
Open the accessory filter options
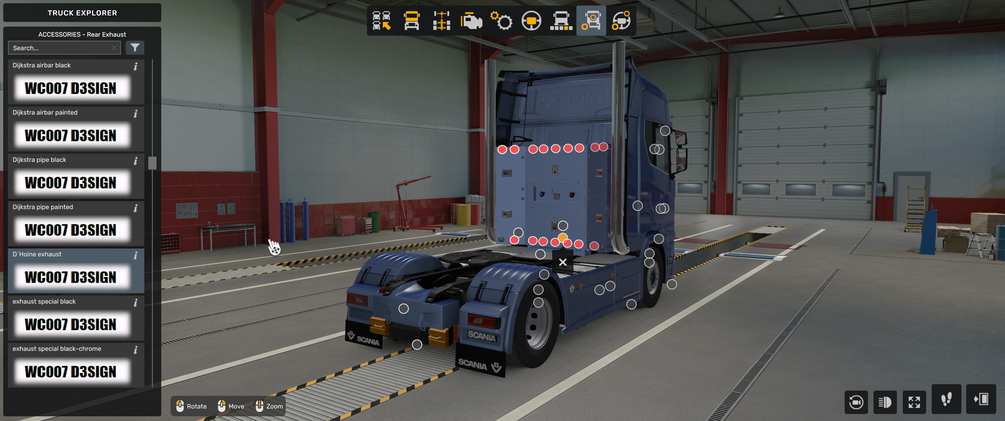pyautogui.click(x=135, y=47)
